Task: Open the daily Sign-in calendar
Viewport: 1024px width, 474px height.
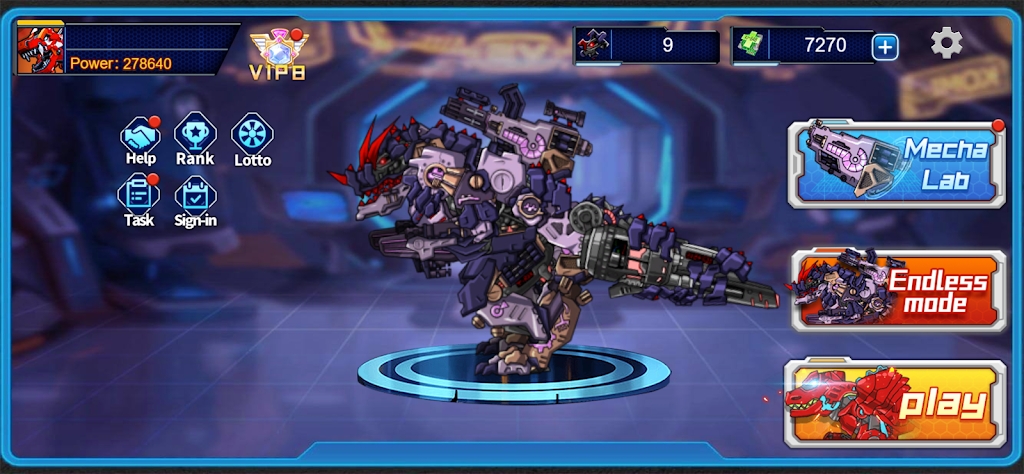Action: (195, 195)
